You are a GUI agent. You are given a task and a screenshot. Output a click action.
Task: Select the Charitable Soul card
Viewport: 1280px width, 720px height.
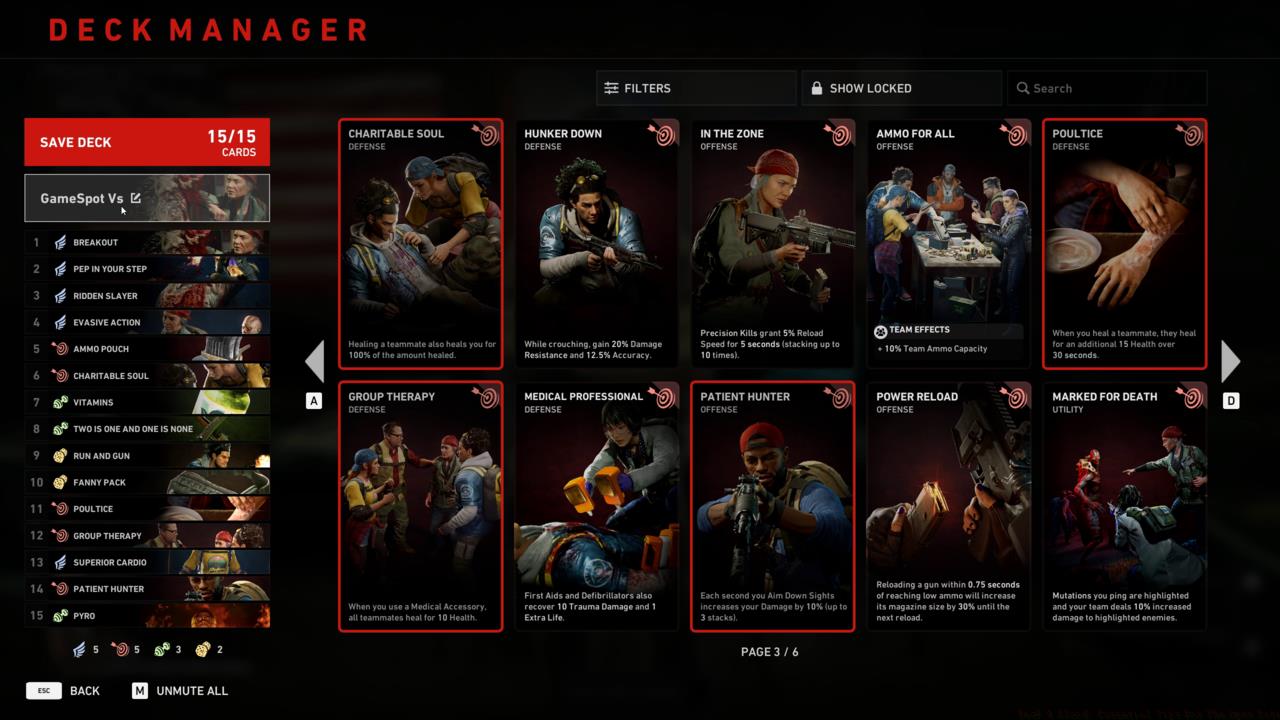[x=420, y=244]
